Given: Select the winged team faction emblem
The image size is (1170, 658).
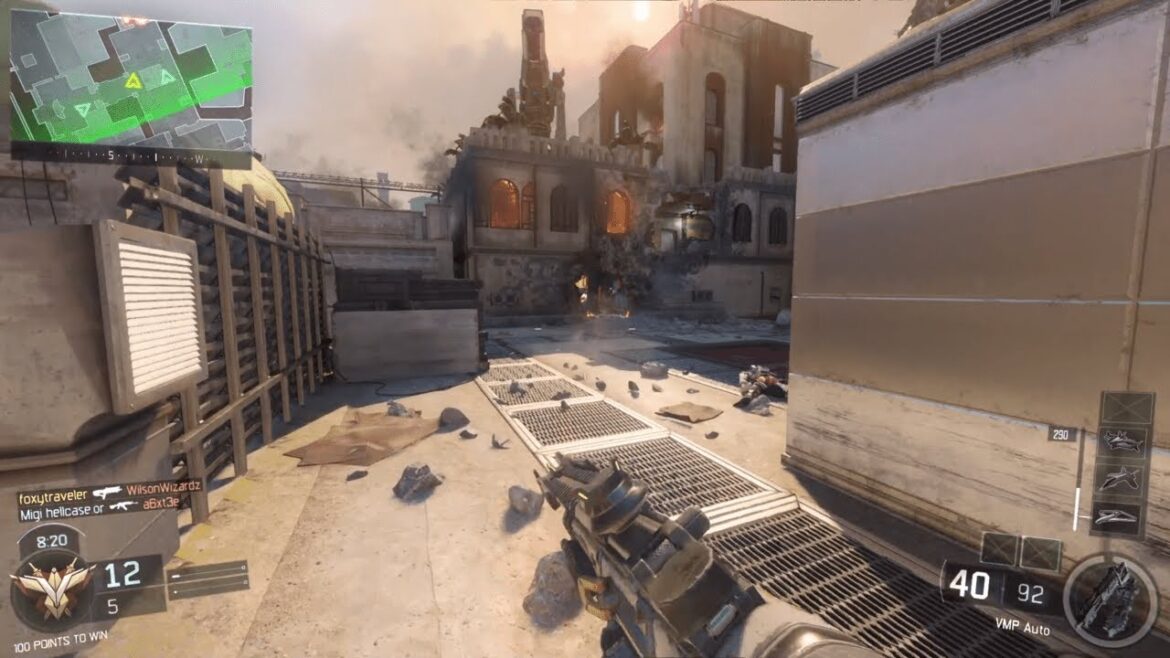Looking at the screenshot, I should [52, 589].
